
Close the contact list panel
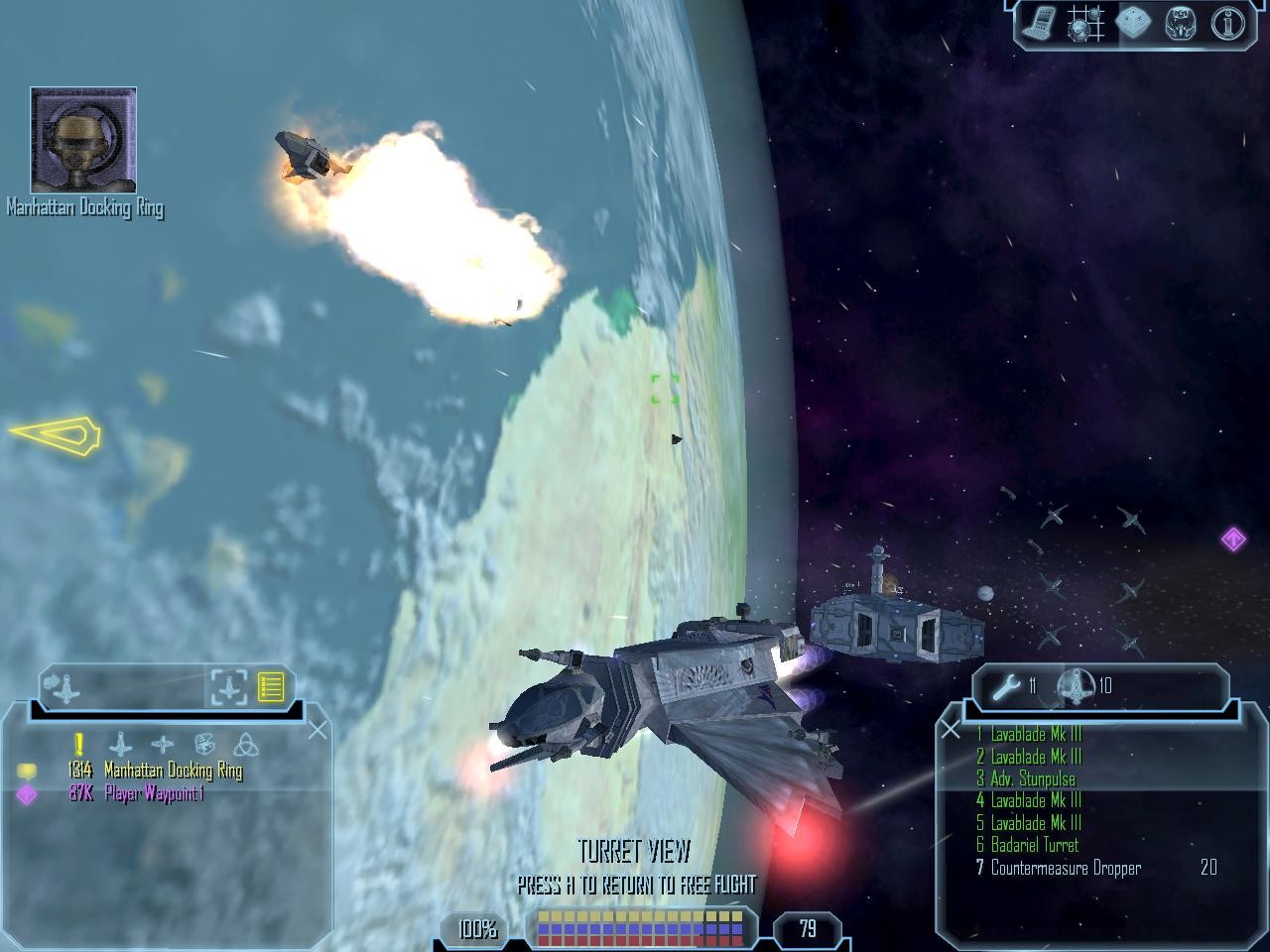(x=317, y=731)
